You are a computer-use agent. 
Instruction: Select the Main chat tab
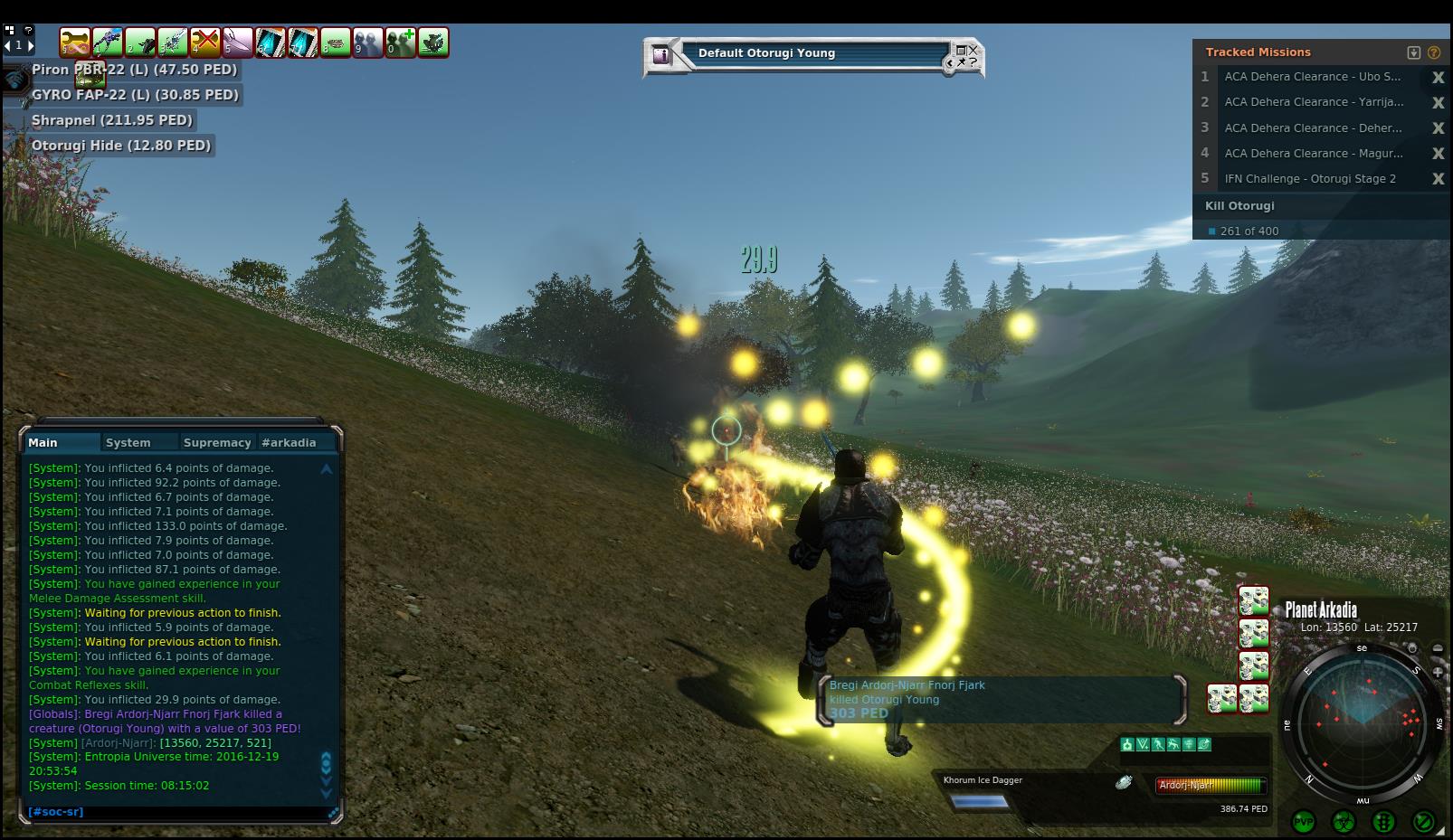pos(43,443)
